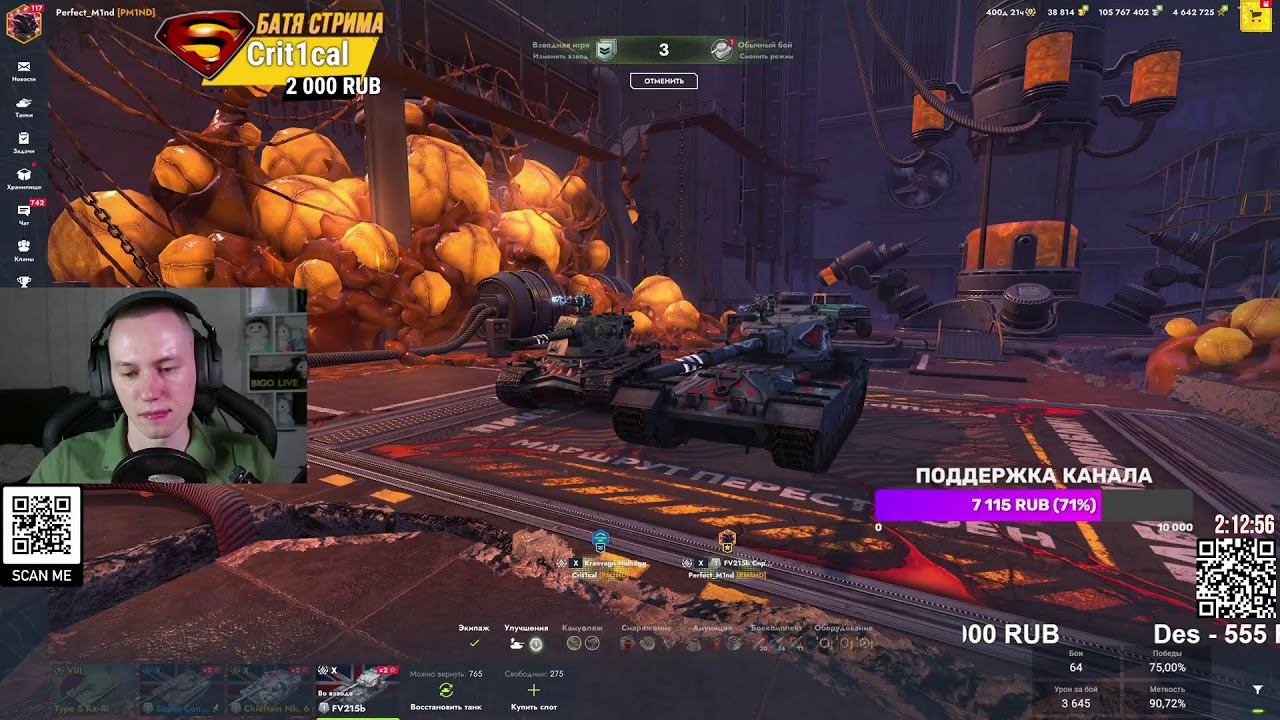Cancel the battle countdown with Отменить
Viewport: 1280px width, 720px height.
point(664,81)
